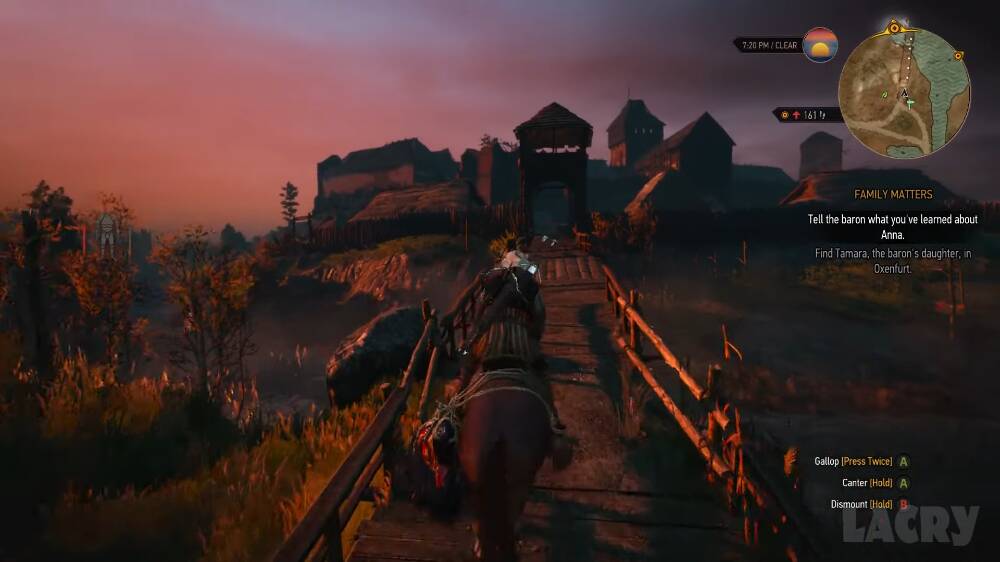Open the circular minimap
The height and width of the screenshot is (562, 1000).
click(904, 92)
